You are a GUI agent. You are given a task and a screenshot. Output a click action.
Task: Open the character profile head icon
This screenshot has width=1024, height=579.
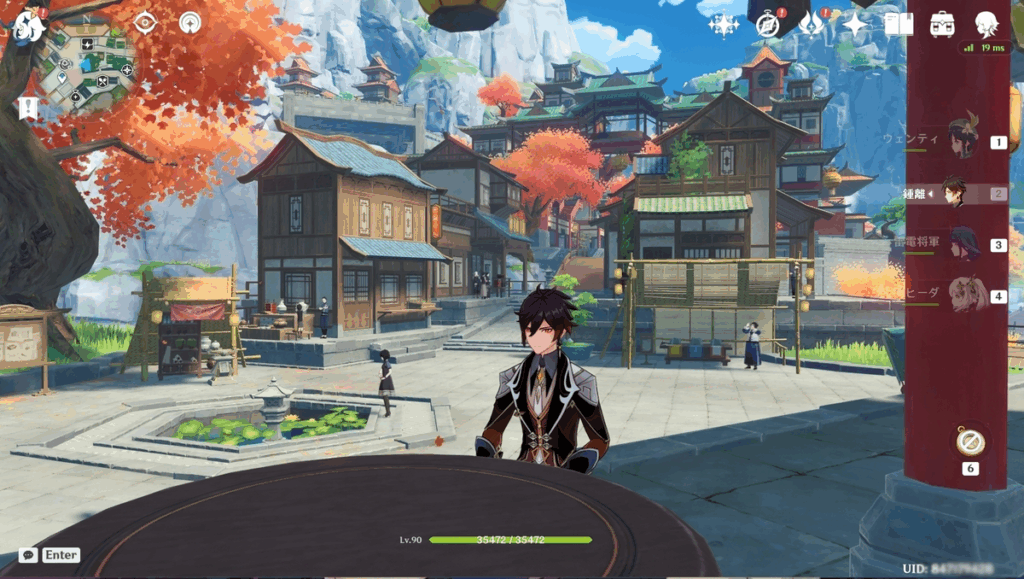click(x=986, y=24)
